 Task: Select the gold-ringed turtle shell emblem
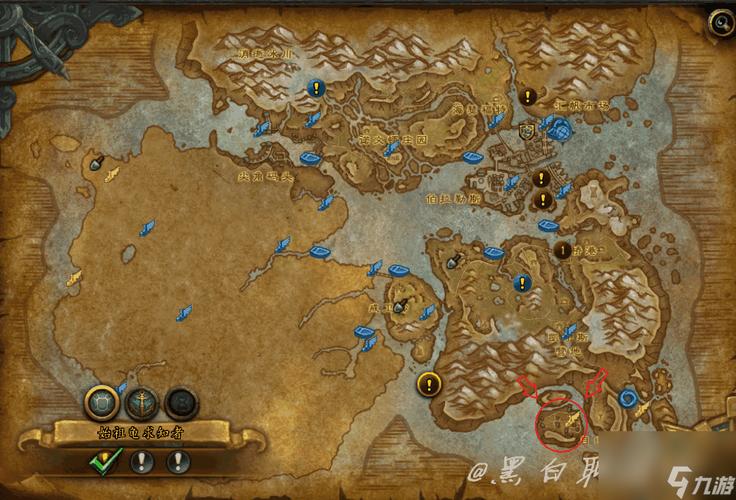click(x=103, y=402)
